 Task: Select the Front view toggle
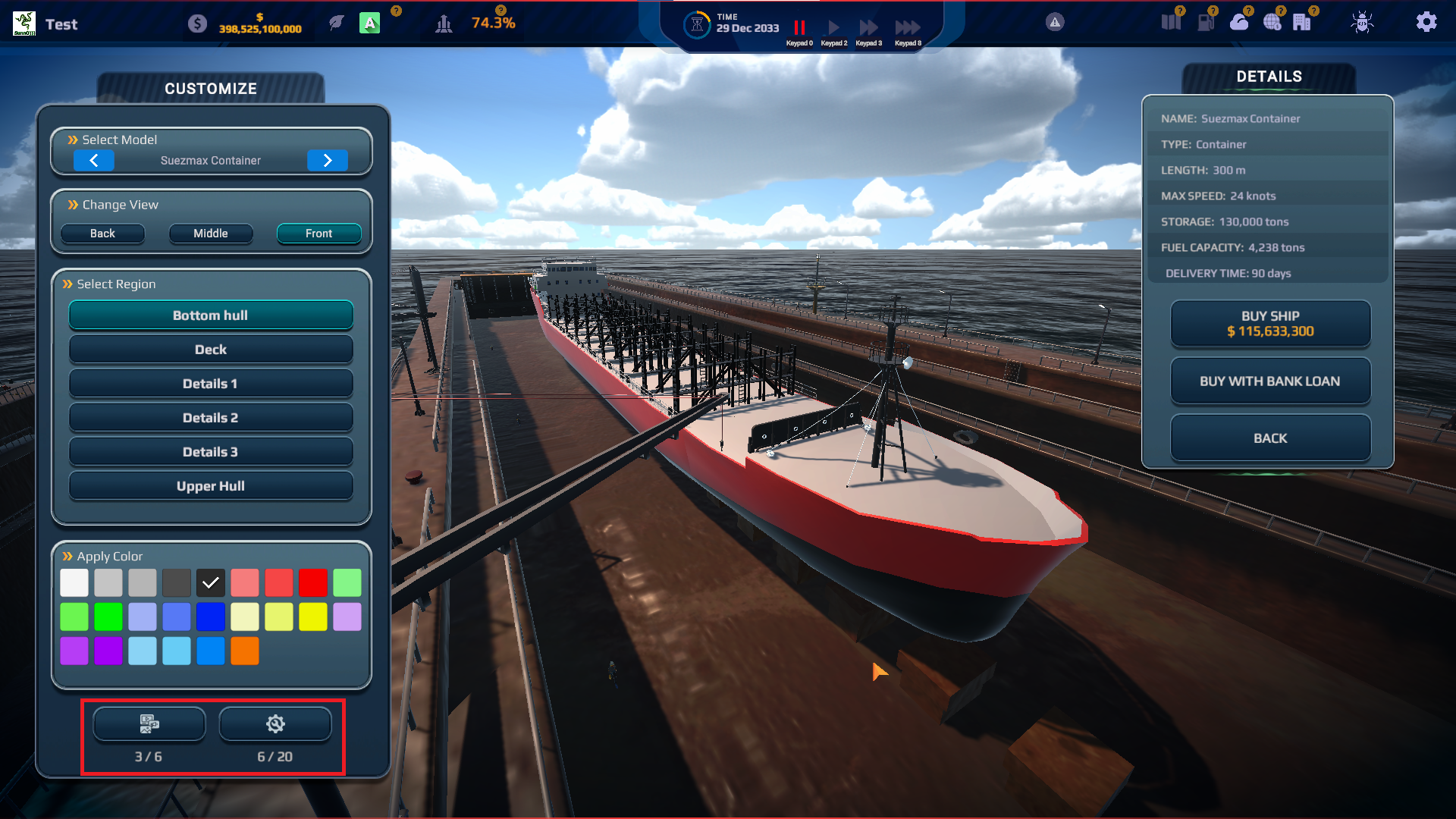[318, 233]
